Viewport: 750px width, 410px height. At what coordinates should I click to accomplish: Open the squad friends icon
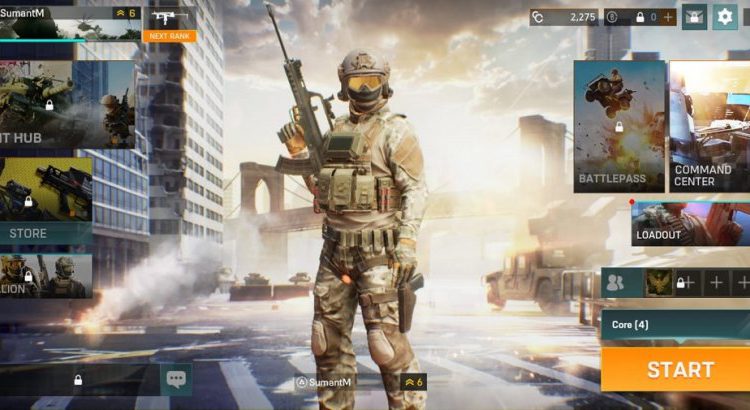616,283
